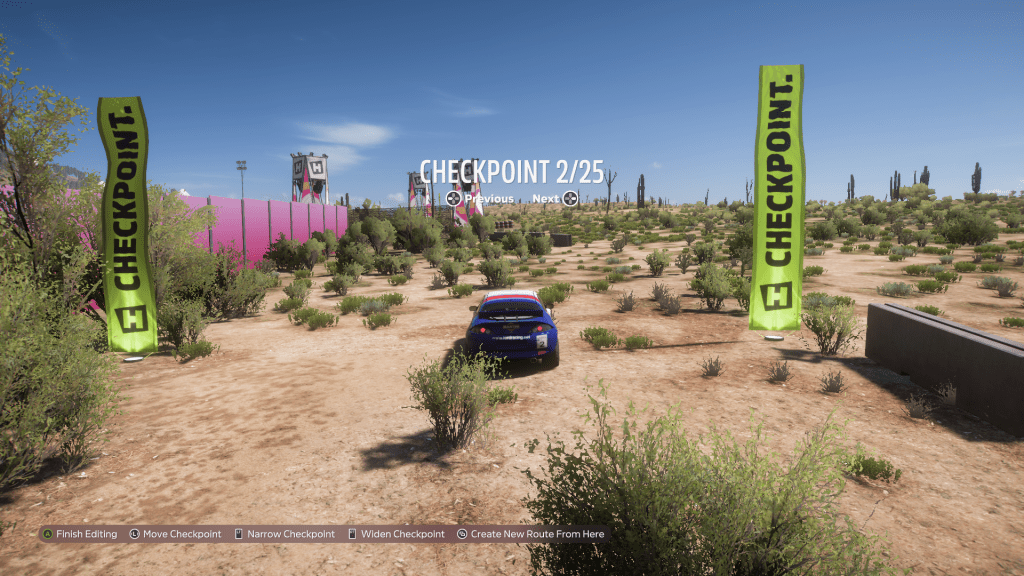Choose Create New Route From Here
The height and width of the screenshot is (576, 1024).
point(531,534)
